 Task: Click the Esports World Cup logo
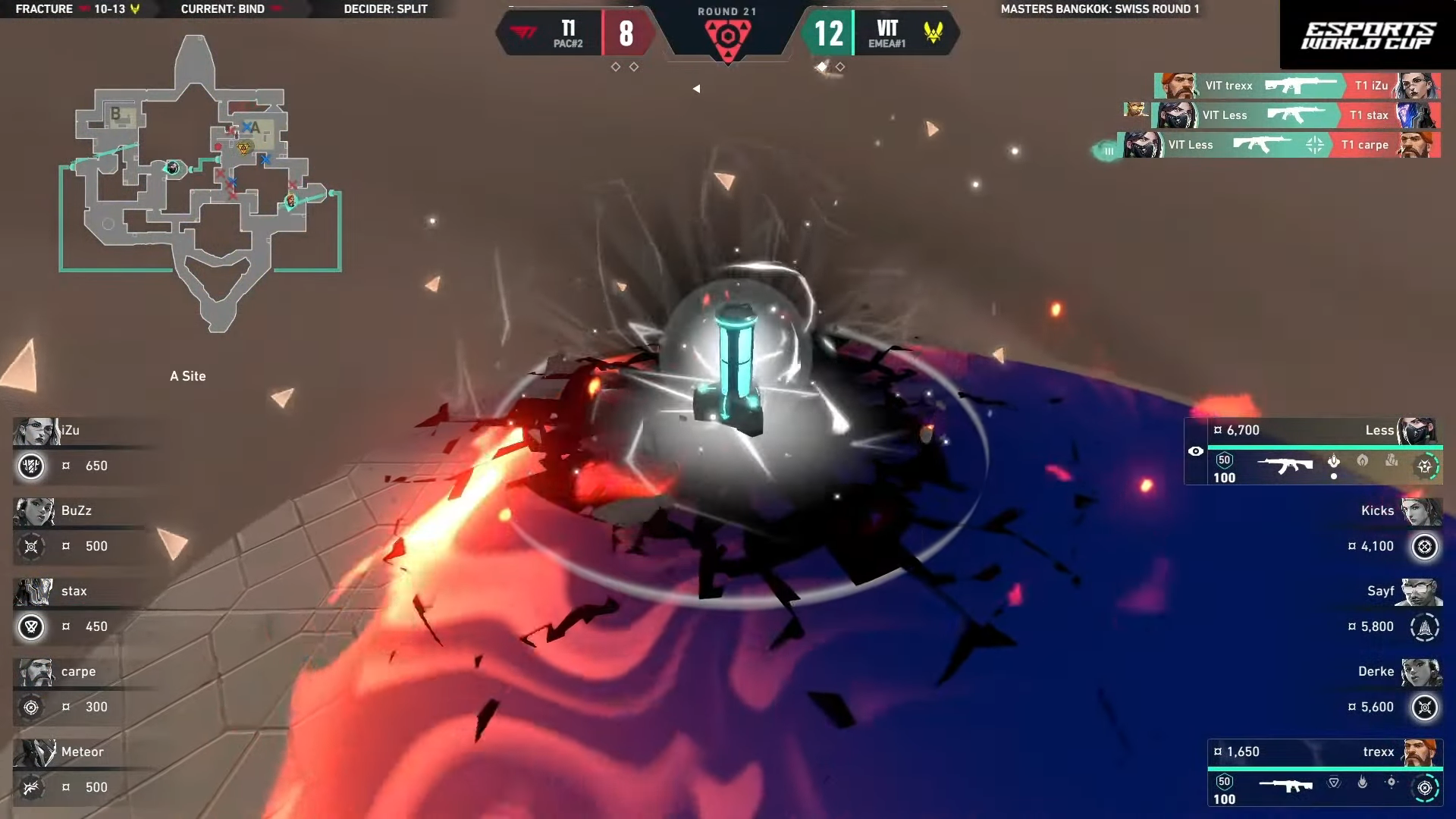(x=1368, y=35)
